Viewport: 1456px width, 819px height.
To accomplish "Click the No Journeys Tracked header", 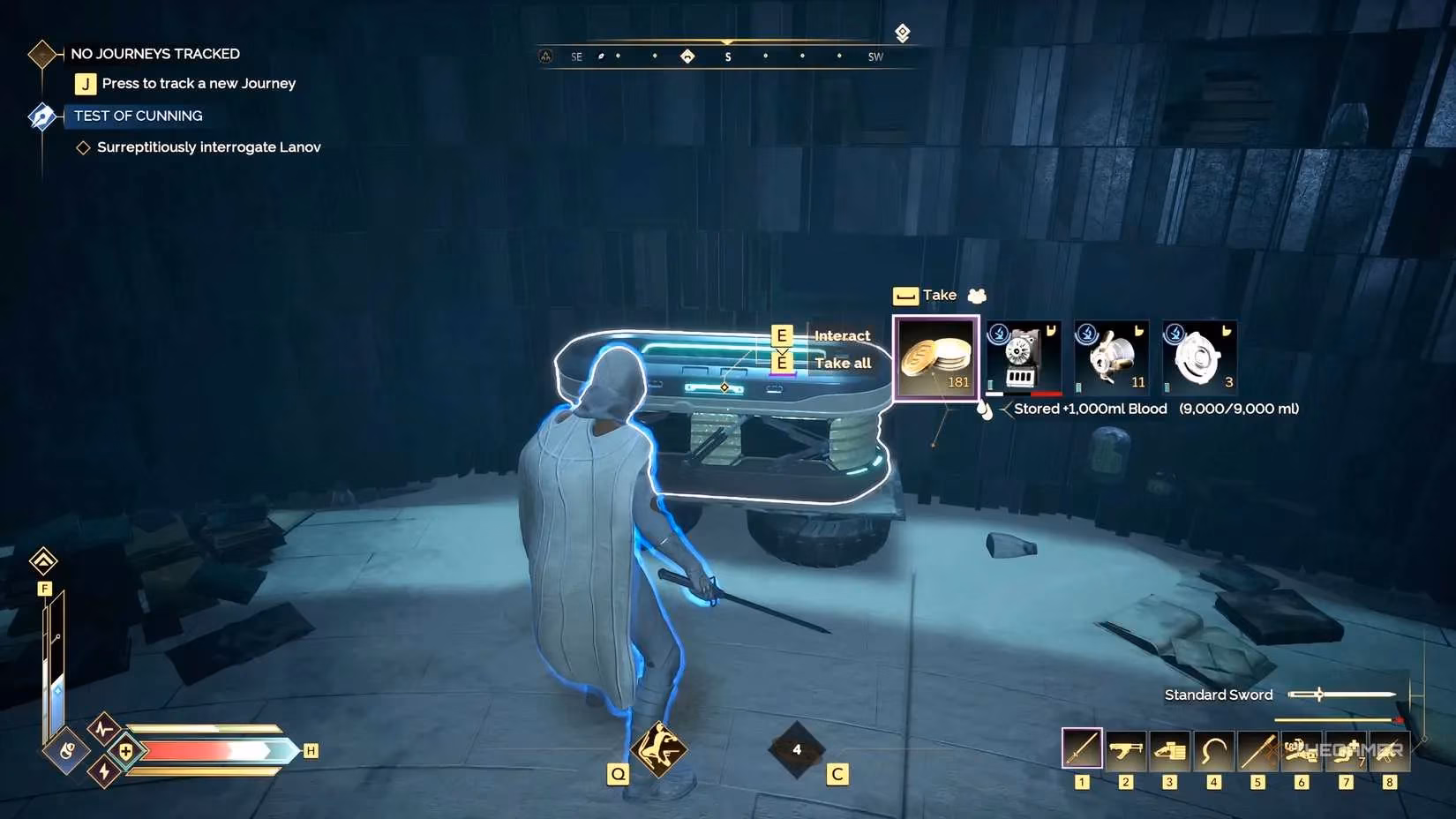I will tap(154, 54).
